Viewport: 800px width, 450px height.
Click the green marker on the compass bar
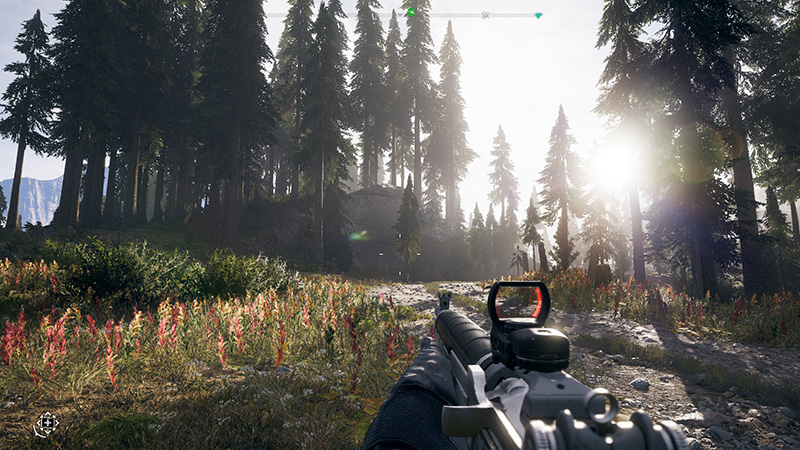tap(410, 12)
